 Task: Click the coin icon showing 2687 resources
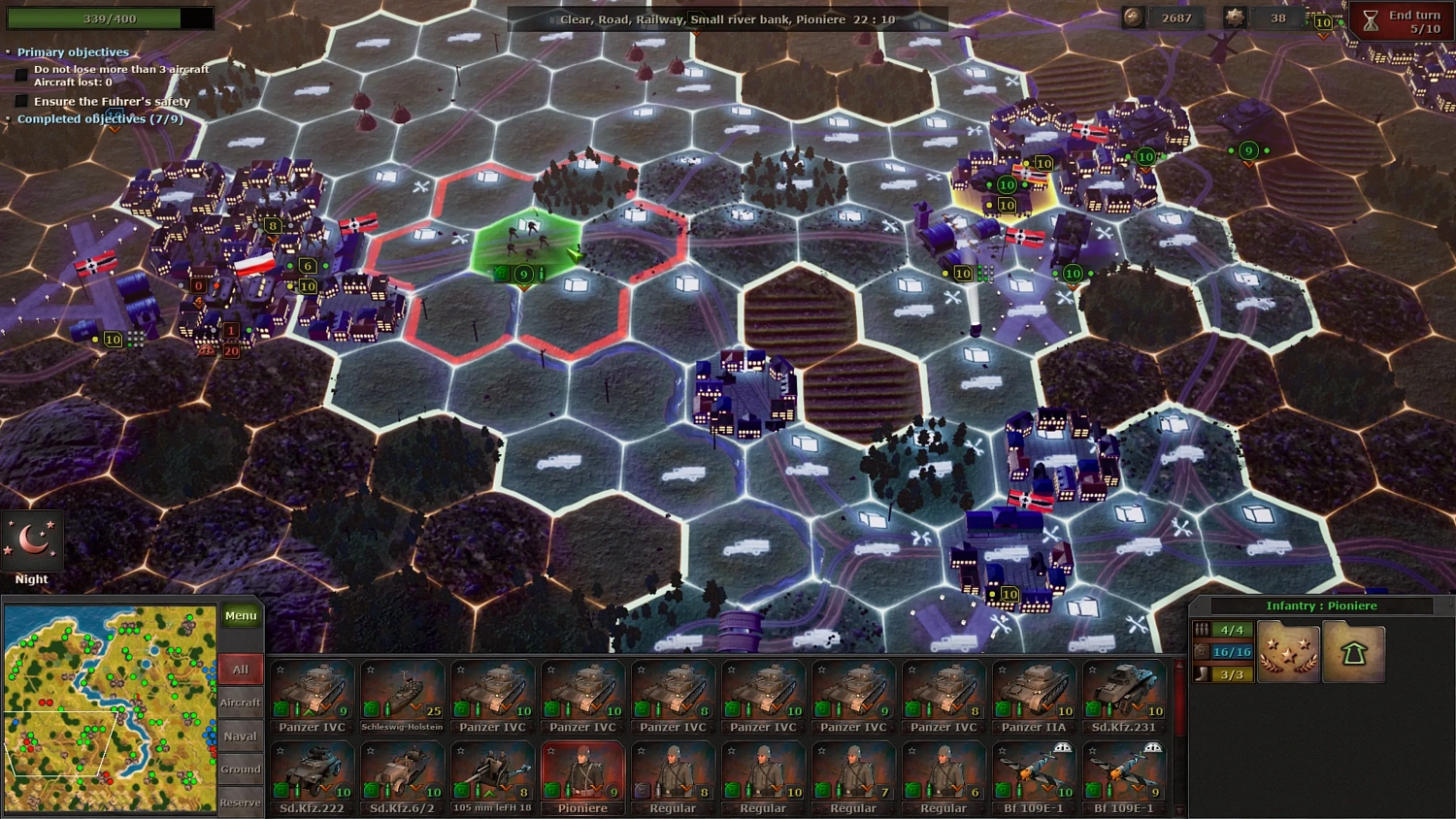pyautogui.click(x=1133, y=16)
